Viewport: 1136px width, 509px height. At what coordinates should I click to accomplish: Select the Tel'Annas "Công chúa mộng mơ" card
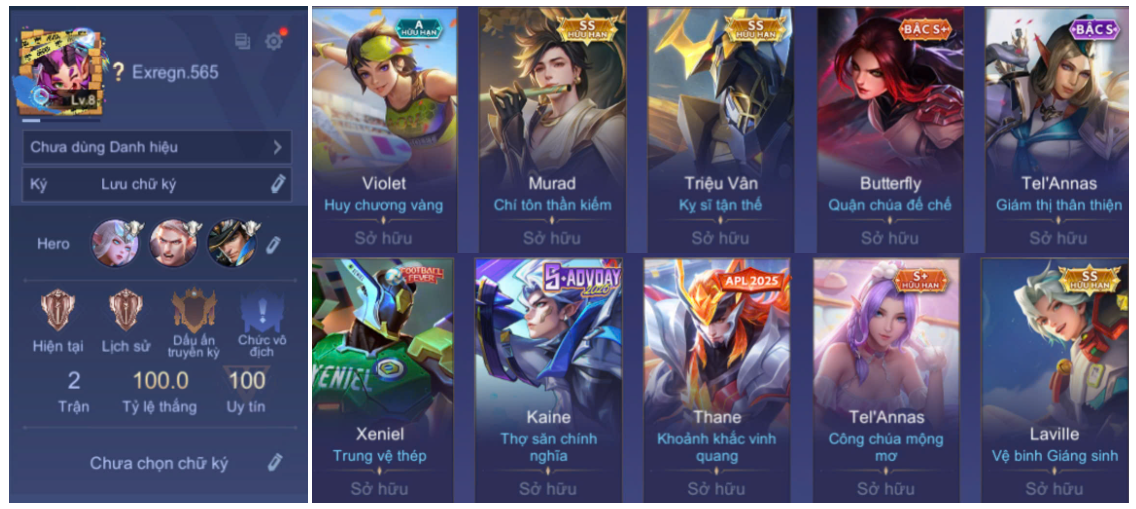pyautogui.click(x=886, y=378)
